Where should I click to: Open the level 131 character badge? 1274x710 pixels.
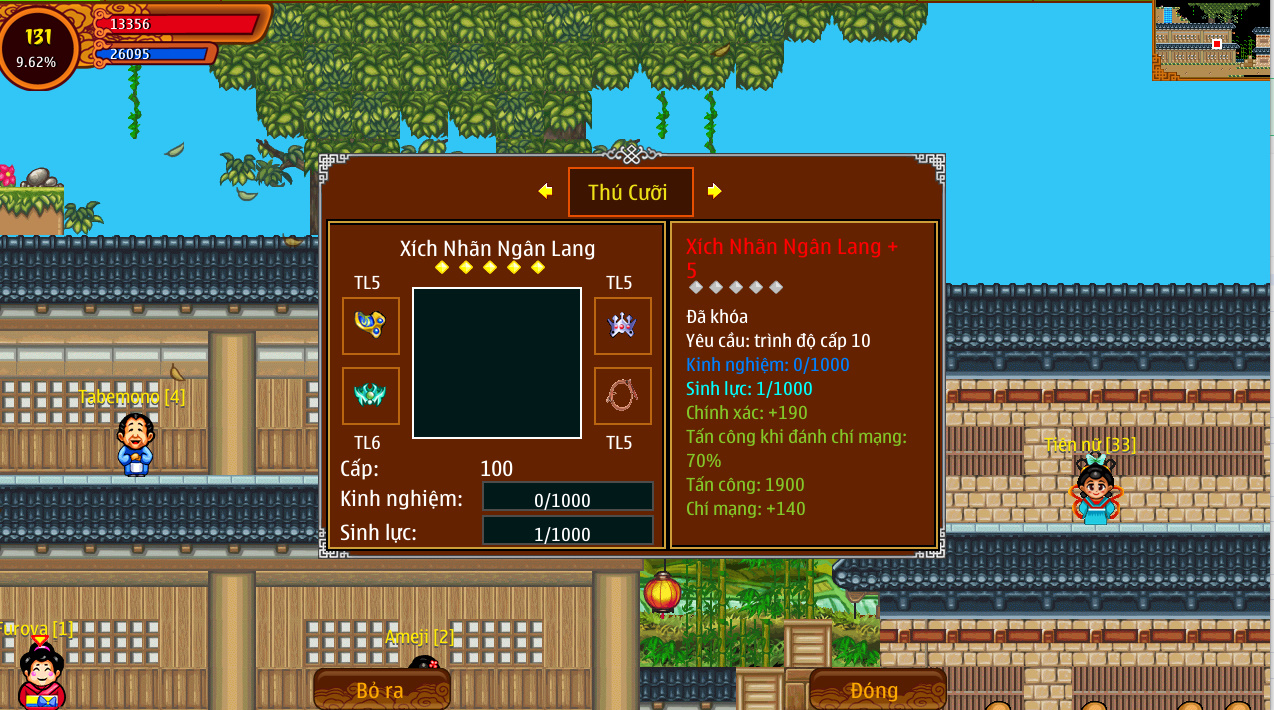(38, 46)
